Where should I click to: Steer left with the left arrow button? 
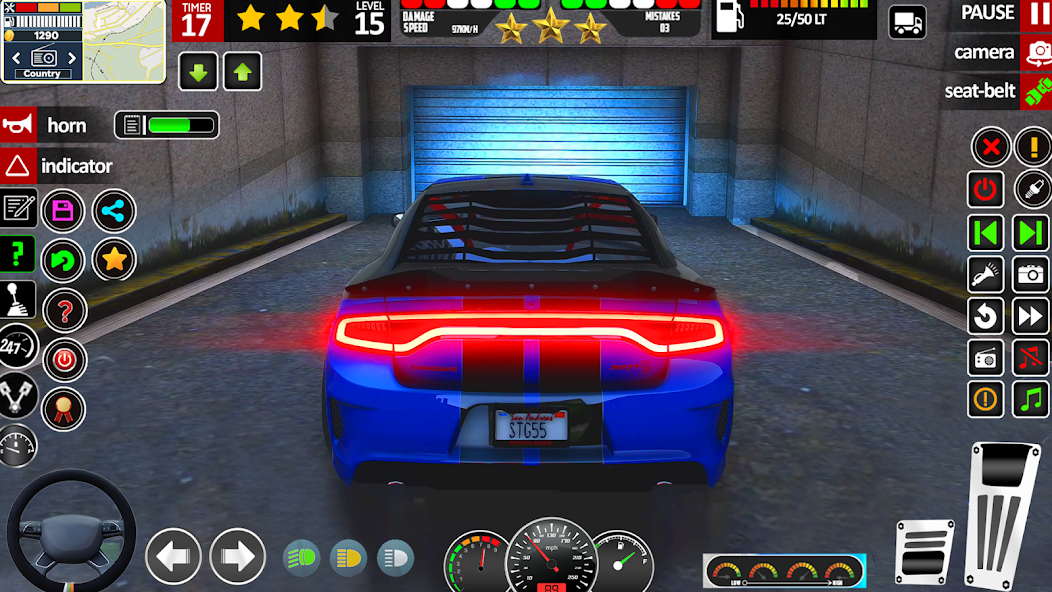point(174,556)
